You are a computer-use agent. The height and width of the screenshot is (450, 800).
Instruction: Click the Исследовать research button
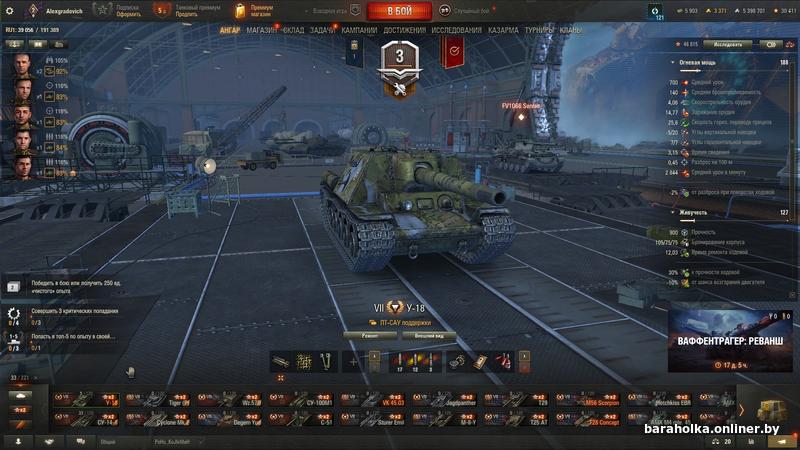coord(727,45)
